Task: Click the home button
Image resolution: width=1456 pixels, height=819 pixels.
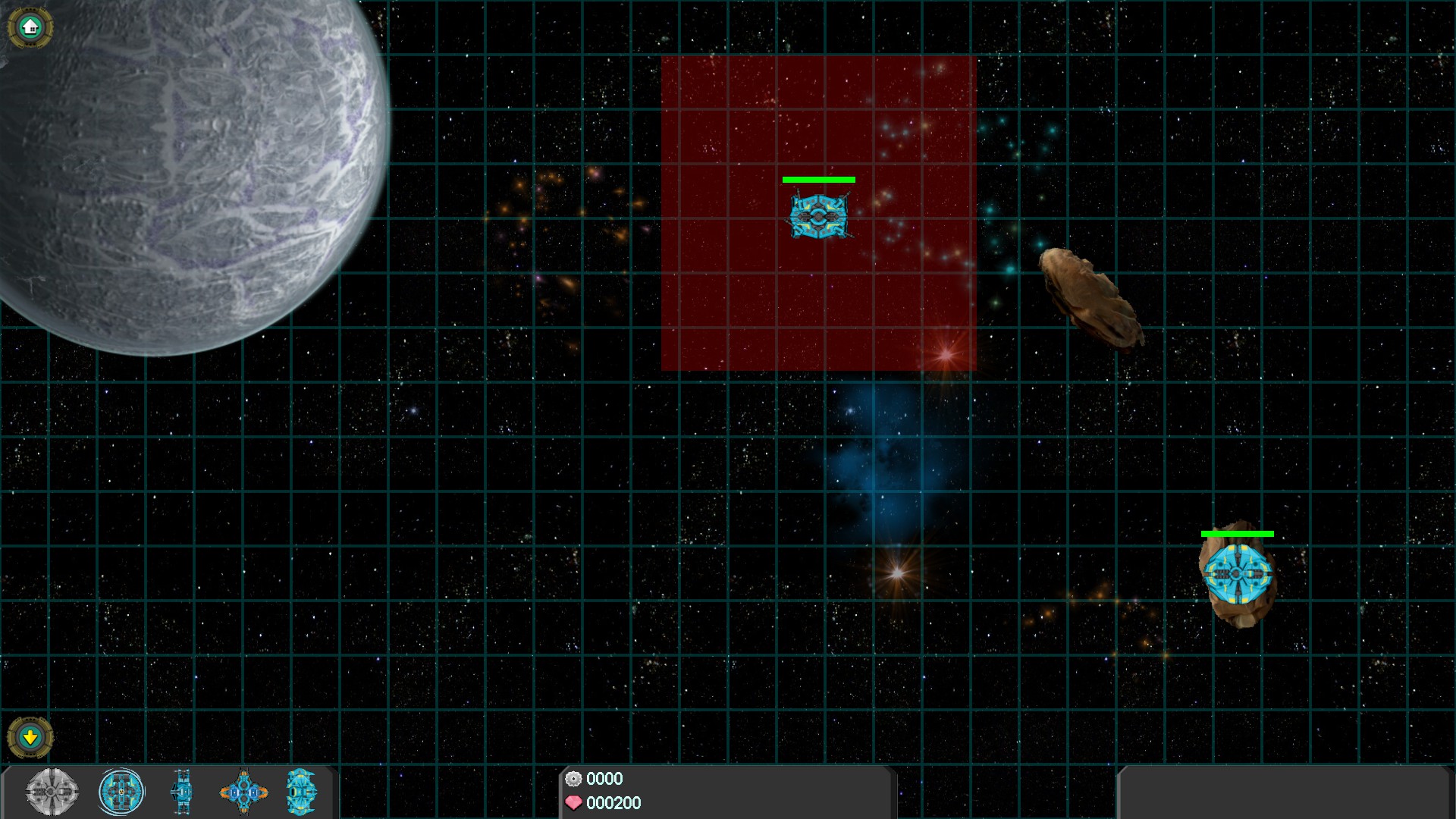Action: (30, 28)
